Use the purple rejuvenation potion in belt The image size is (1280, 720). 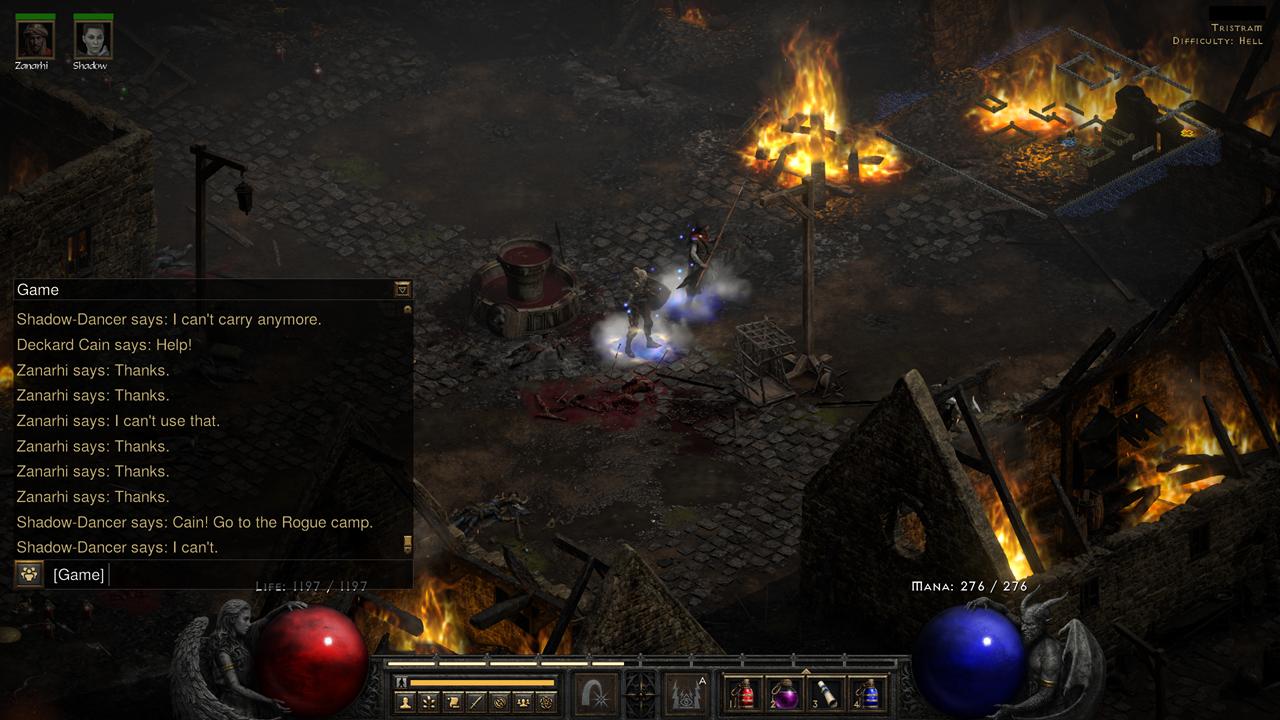pyautogui.click(x=785, y=694)
